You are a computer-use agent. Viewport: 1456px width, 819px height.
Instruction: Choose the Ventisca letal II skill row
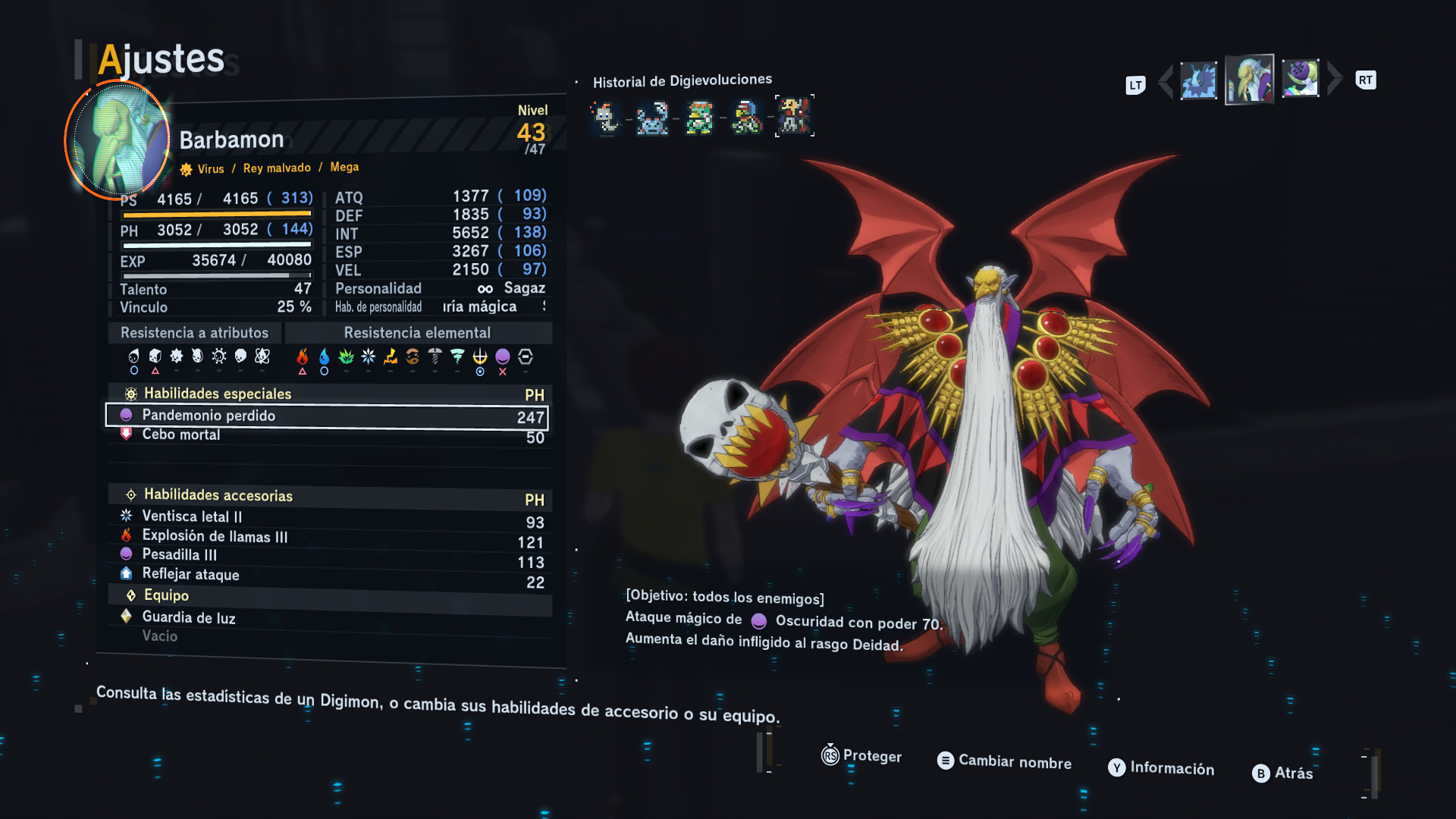(326, 517)
